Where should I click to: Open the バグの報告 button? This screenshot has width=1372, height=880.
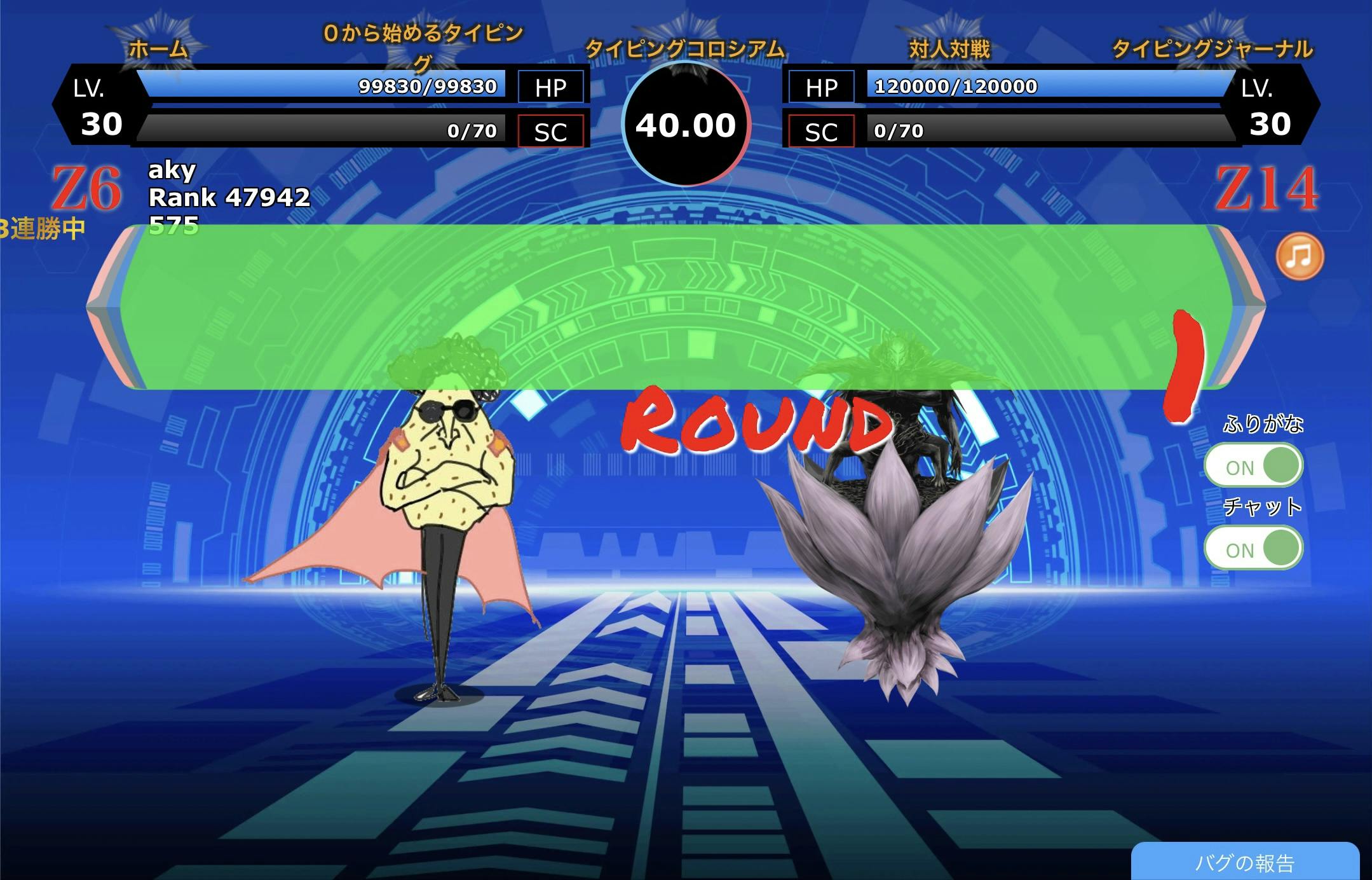tap(1244, 863)
